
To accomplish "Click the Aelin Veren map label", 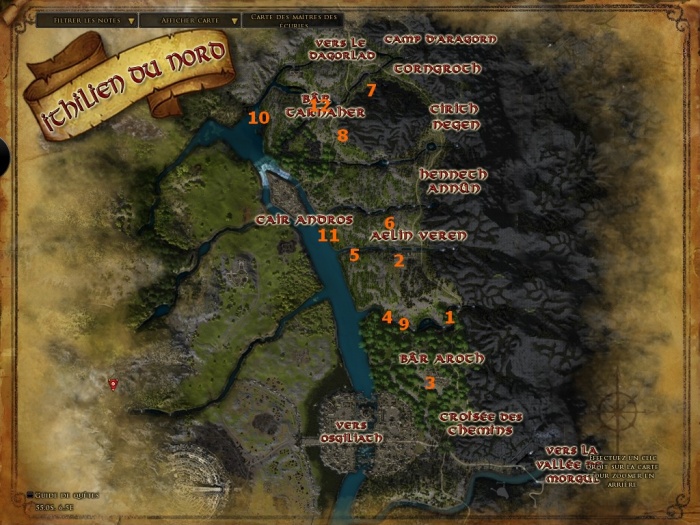I will (x=418, y=236).
